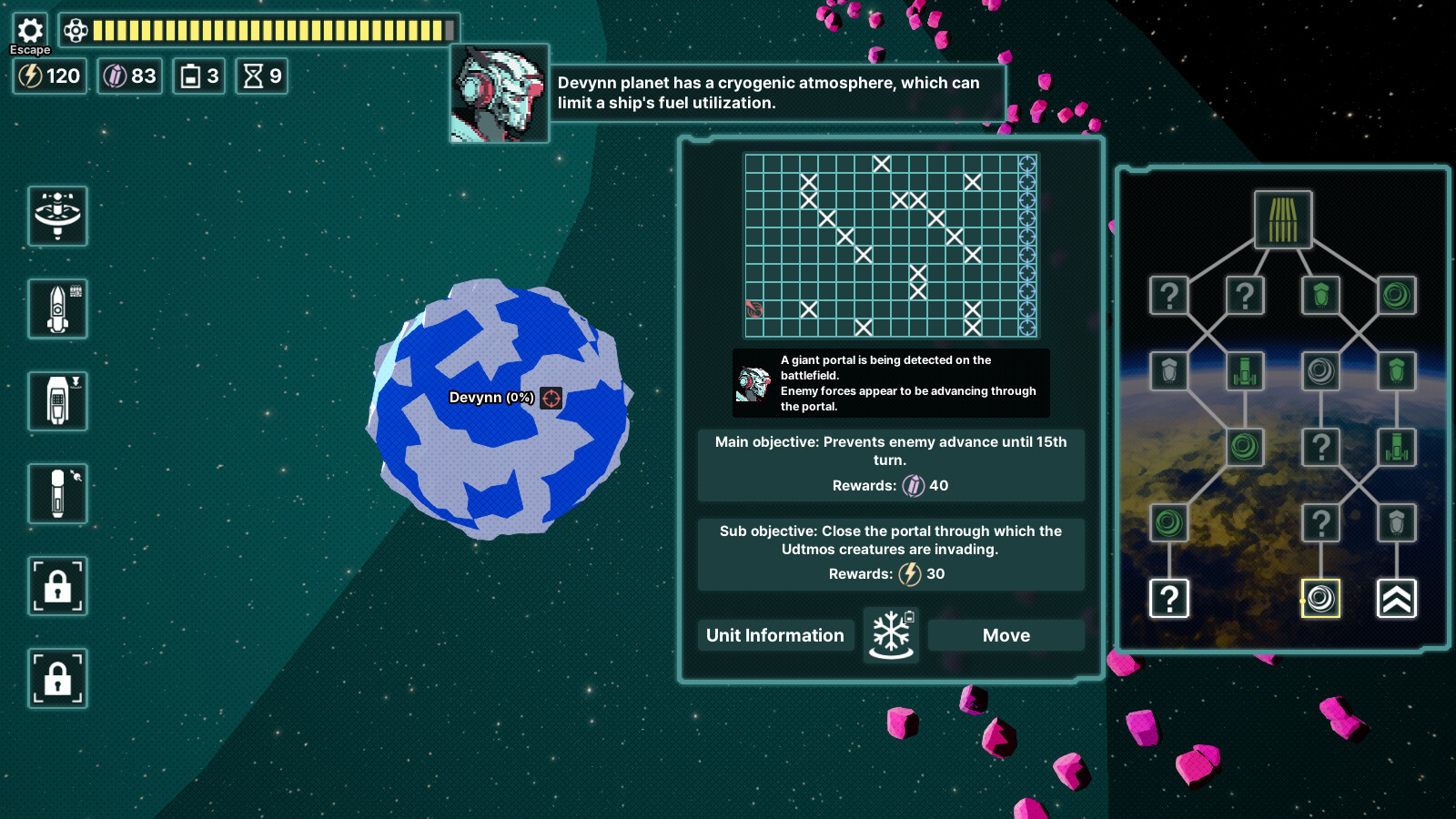This screenshot has height=819, width=1456.
Task: Click the double-chevron upgrade node
Action: tap(1398, 598)
